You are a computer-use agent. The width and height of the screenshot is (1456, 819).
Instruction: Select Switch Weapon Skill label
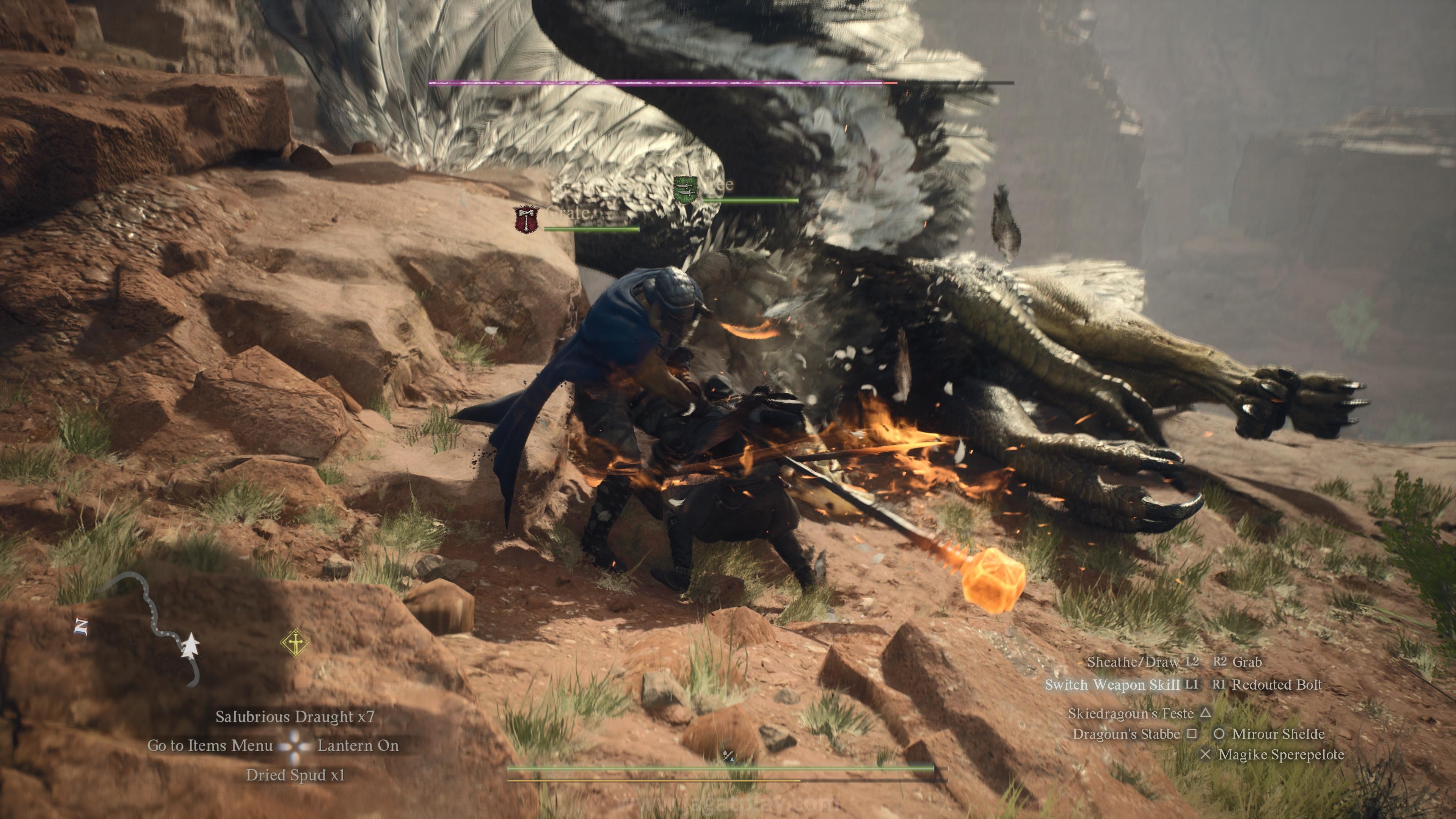click(1112, 684)
